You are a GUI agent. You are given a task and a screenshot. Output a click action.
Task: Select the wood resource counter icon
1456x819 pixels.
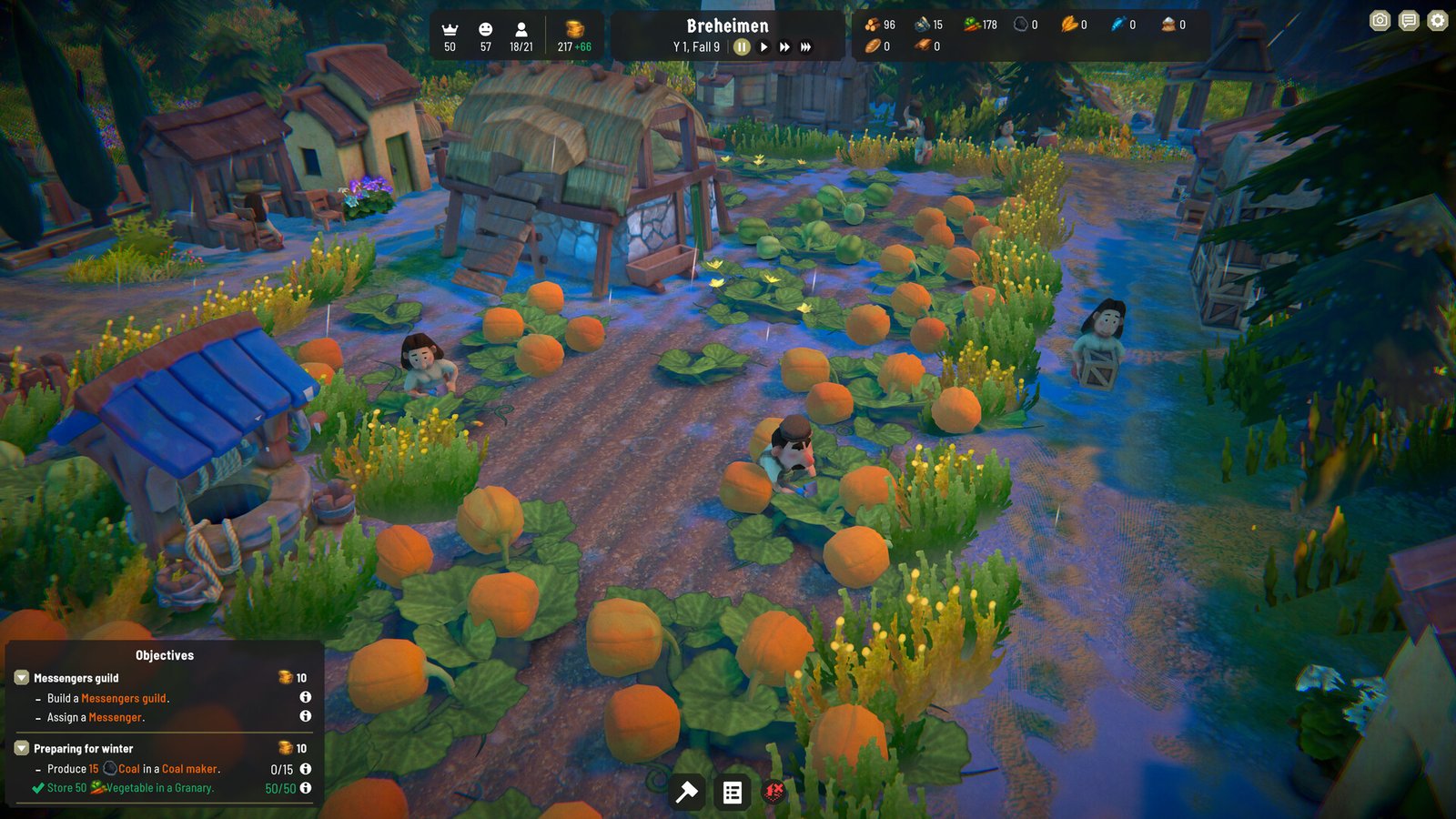pyautogui.click(x=874, y=25)
